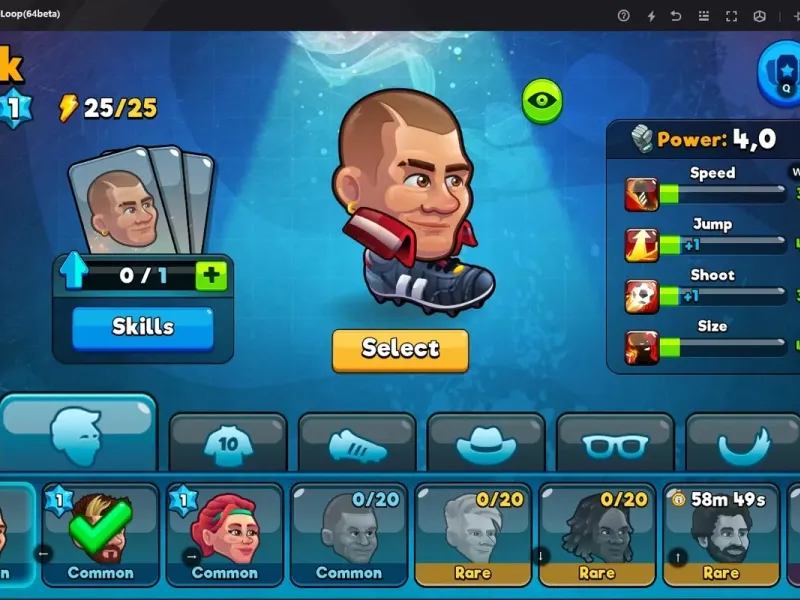The height and width of the screenshot is (600, 800).
Task: Open the glasses accessories tab
Action: 615,444
